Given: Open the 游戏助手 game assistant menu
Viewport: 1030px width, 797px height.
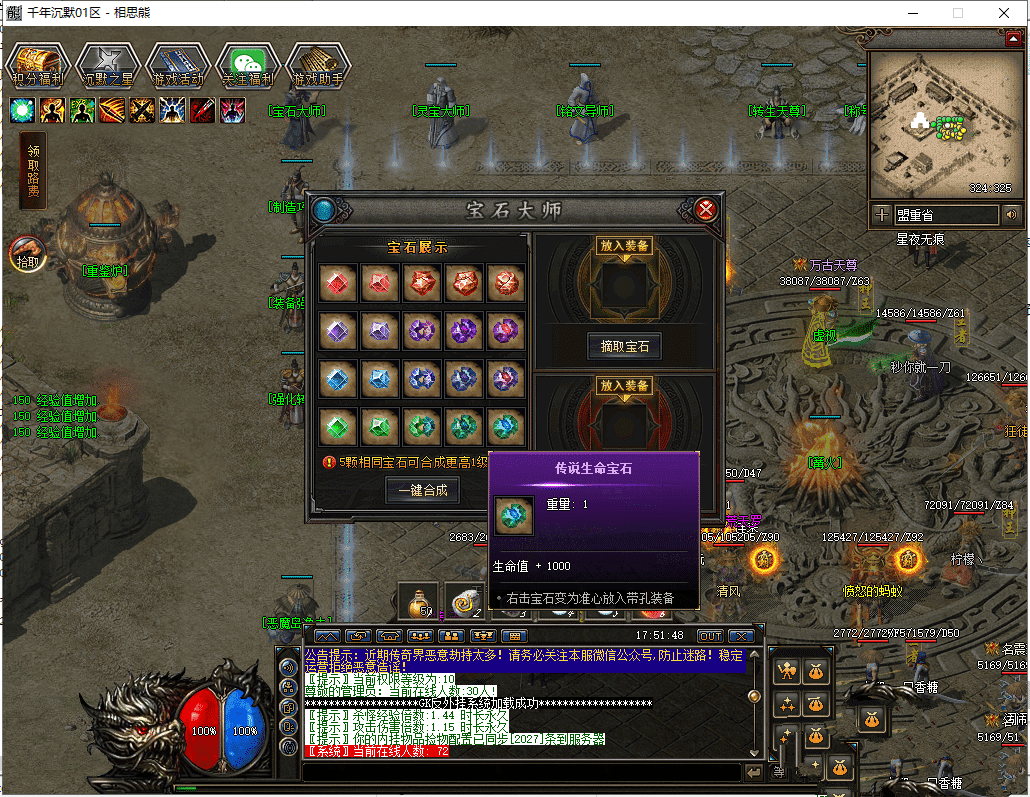Looking at the screenshot, I should 318,66.
